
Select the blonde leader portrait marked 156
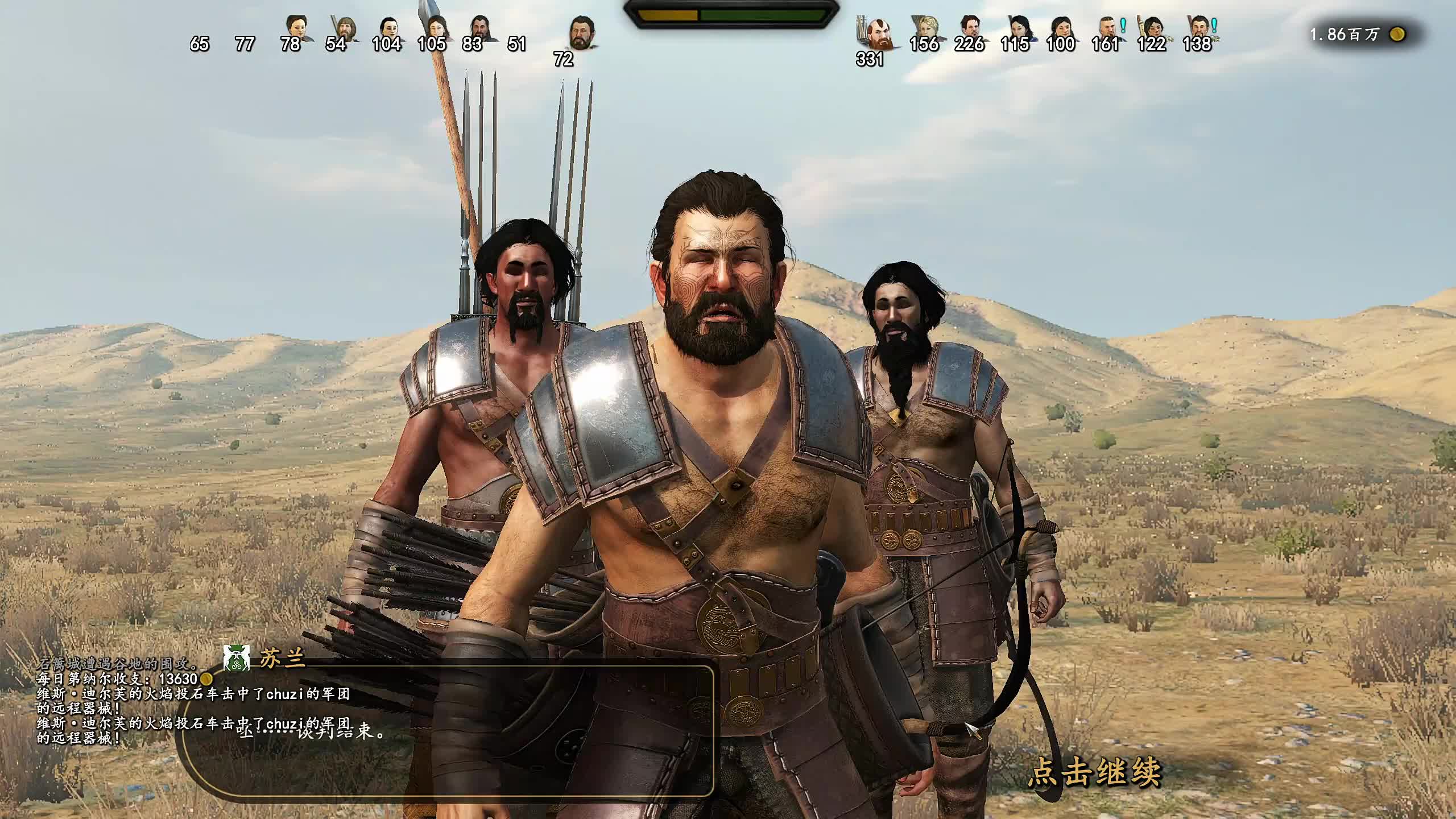tap(925, 28)
